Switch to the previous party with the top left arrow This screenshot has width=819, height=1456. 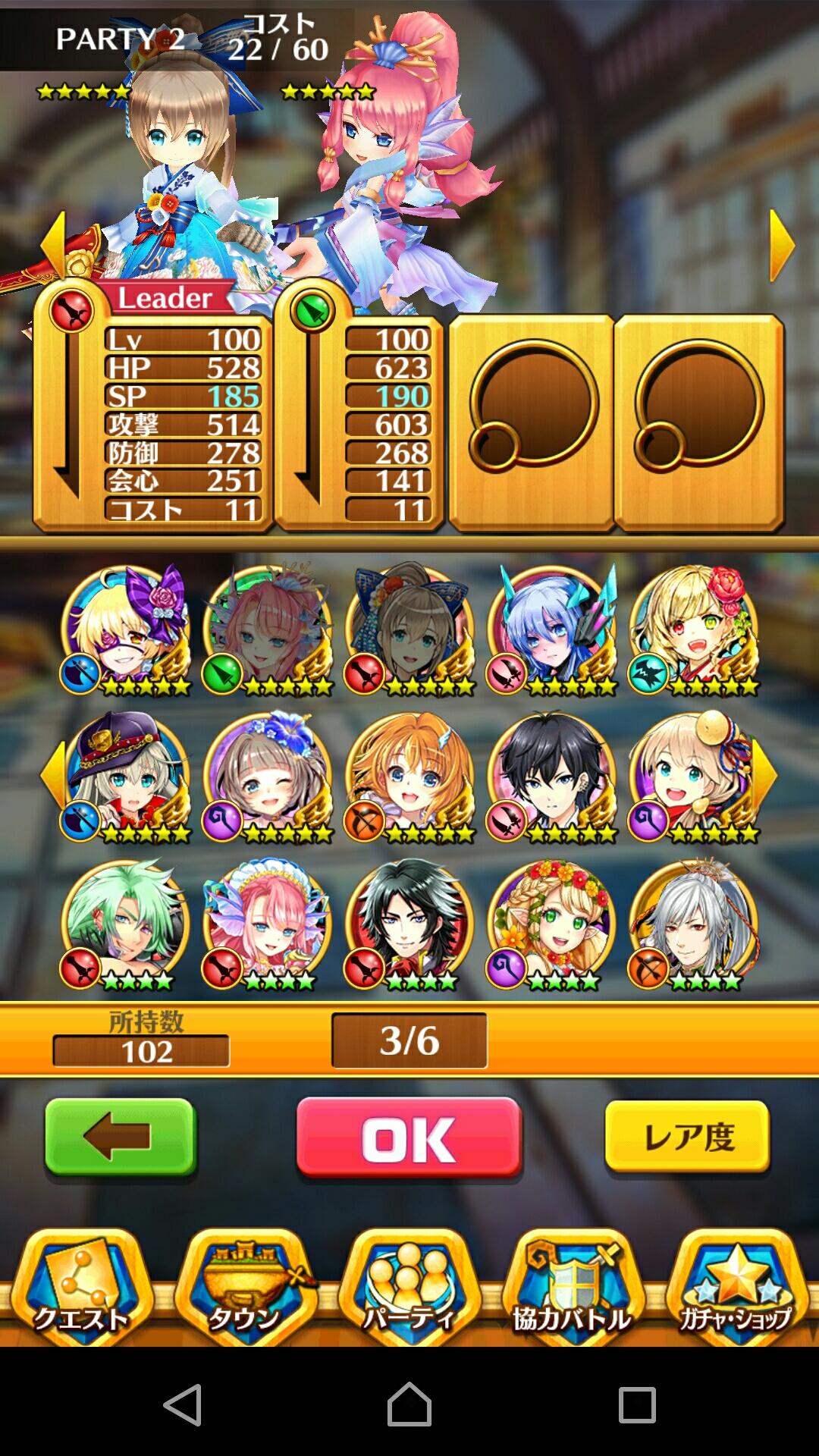click(53, 245)
